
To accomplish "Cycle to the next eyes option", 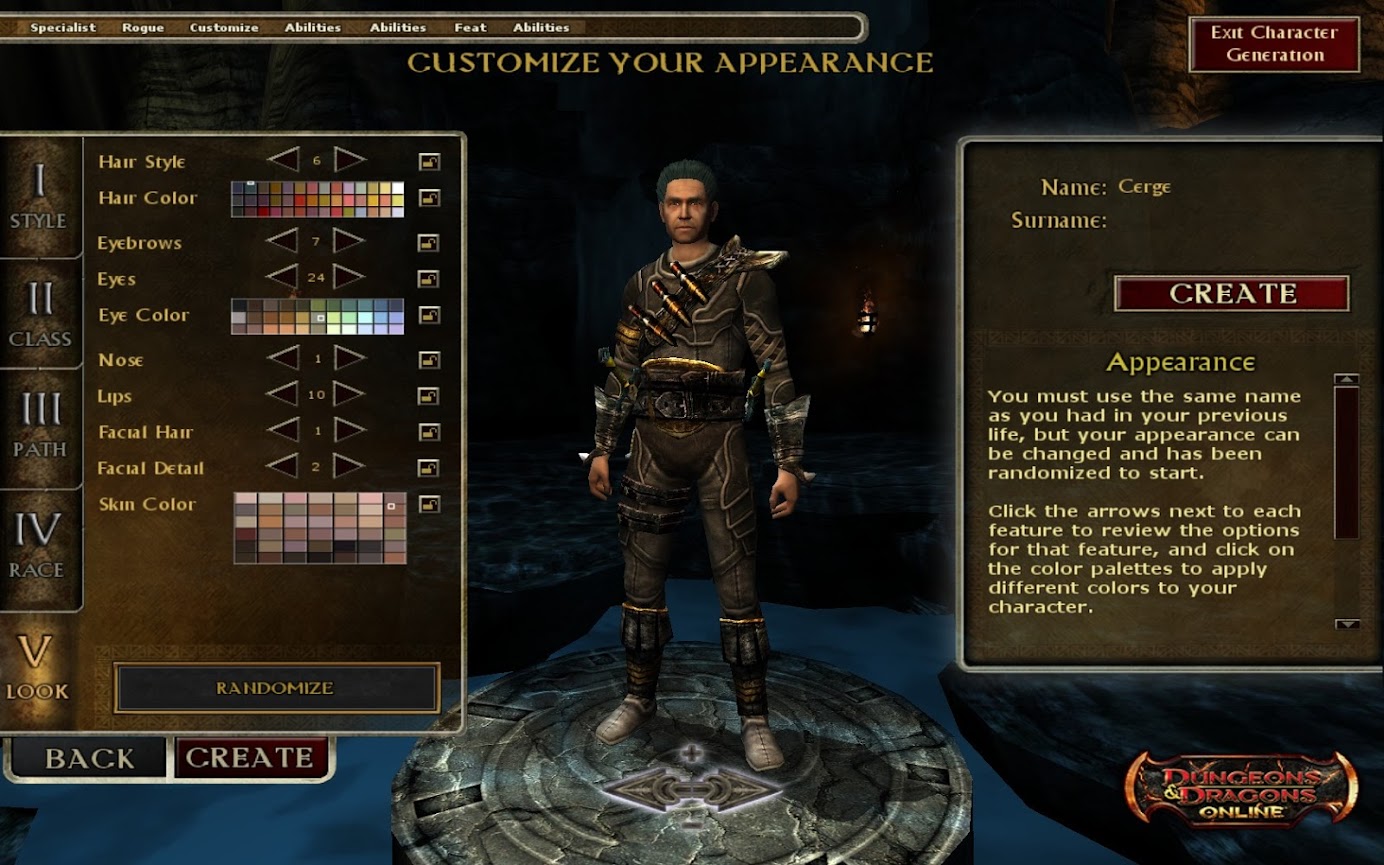I will point(349,277).
